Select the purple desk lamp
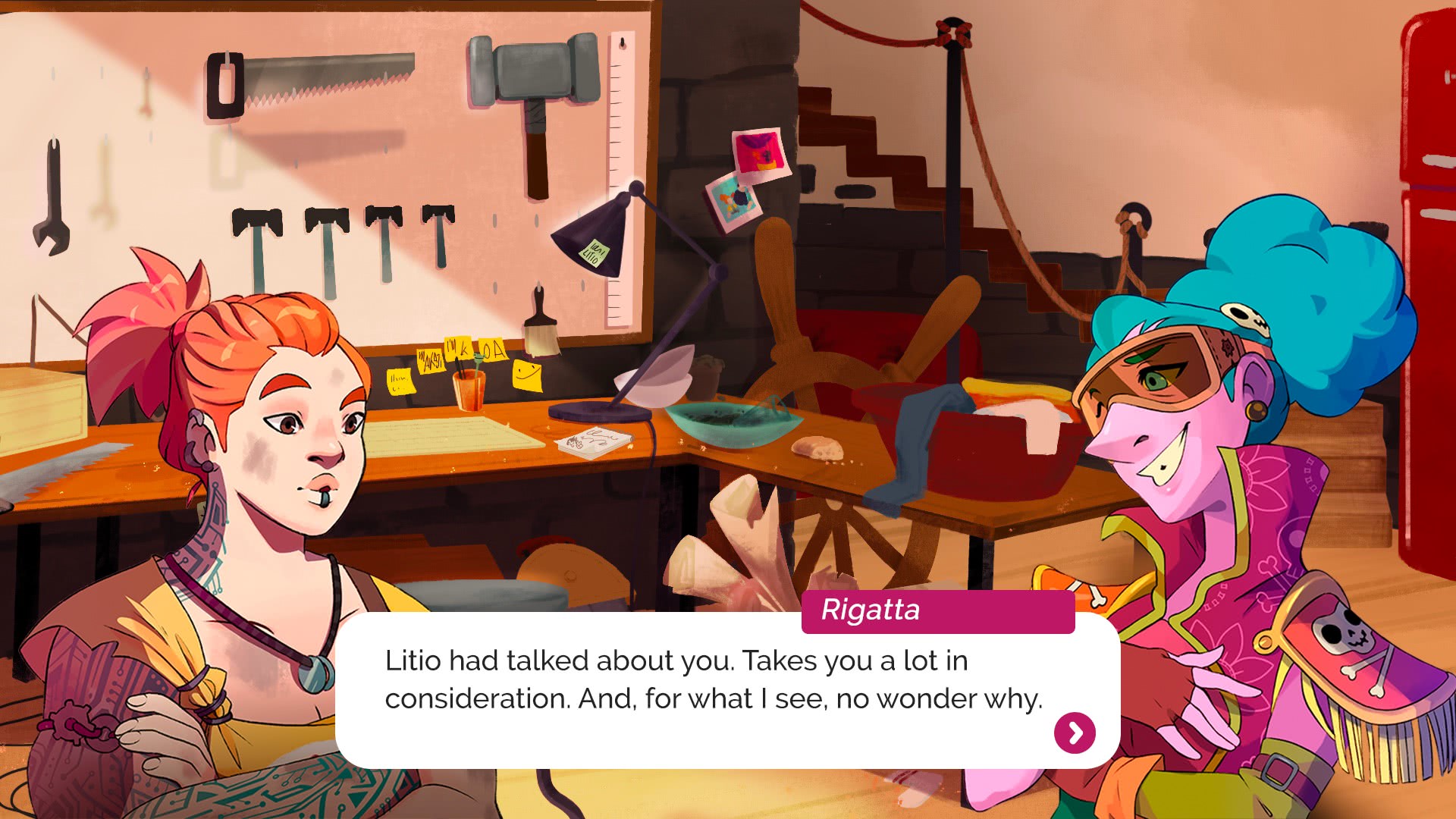 pyautogui.click(x=645, y=303)
